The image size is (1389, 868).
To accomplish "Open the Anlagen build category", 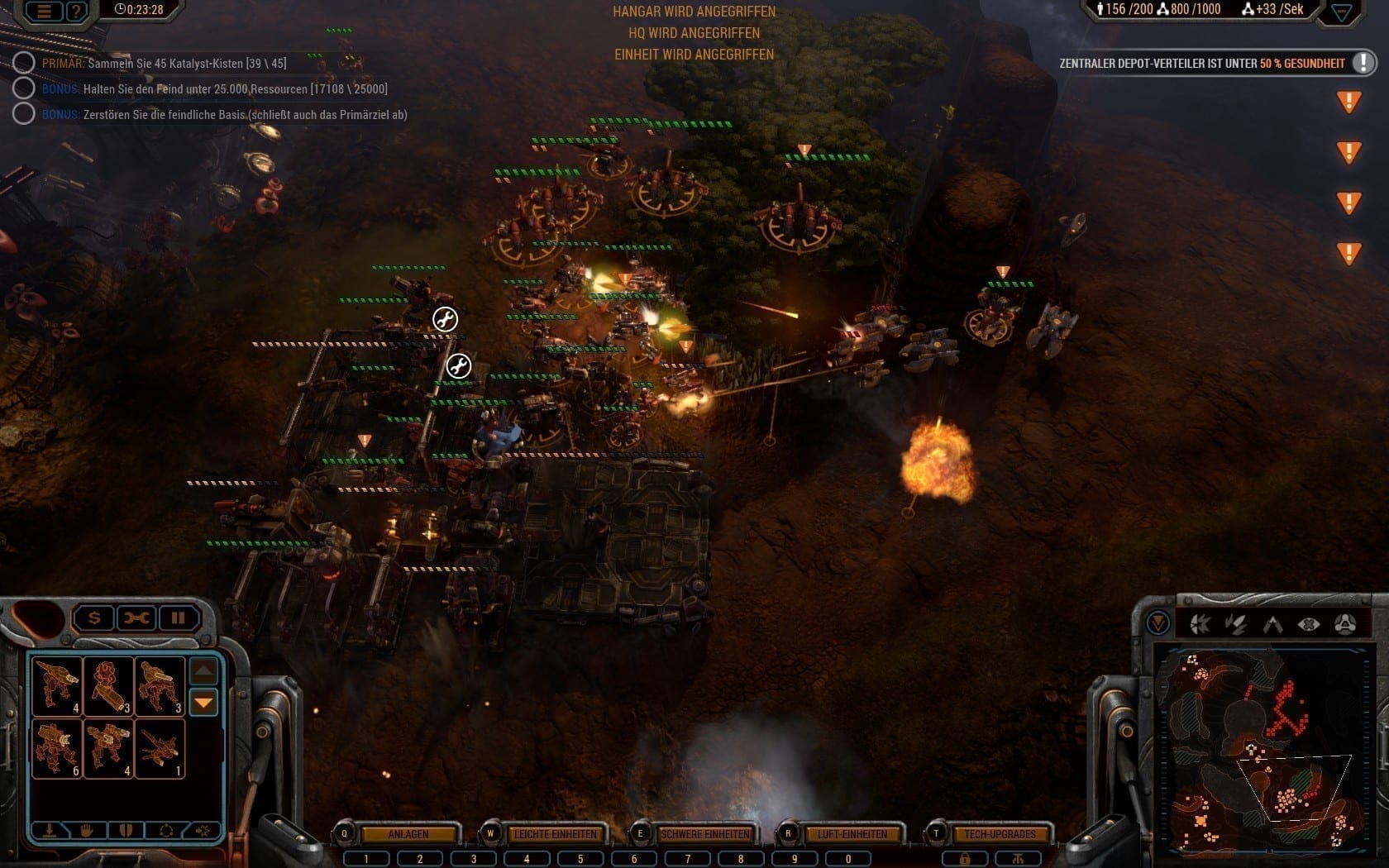I will [408, 834].
